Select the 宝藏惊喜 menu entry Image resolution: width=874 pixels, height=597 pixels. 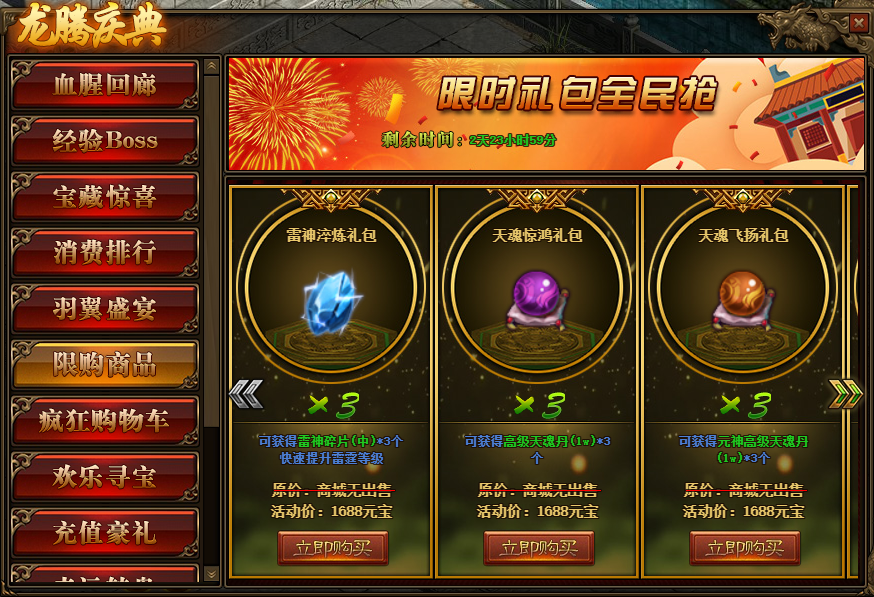pos(105,196)
